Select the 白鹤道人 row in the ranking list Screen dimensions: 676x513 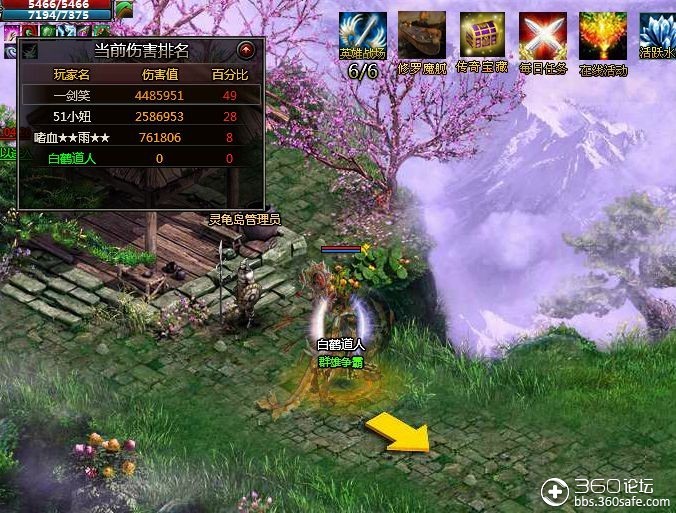coord(70,158)
